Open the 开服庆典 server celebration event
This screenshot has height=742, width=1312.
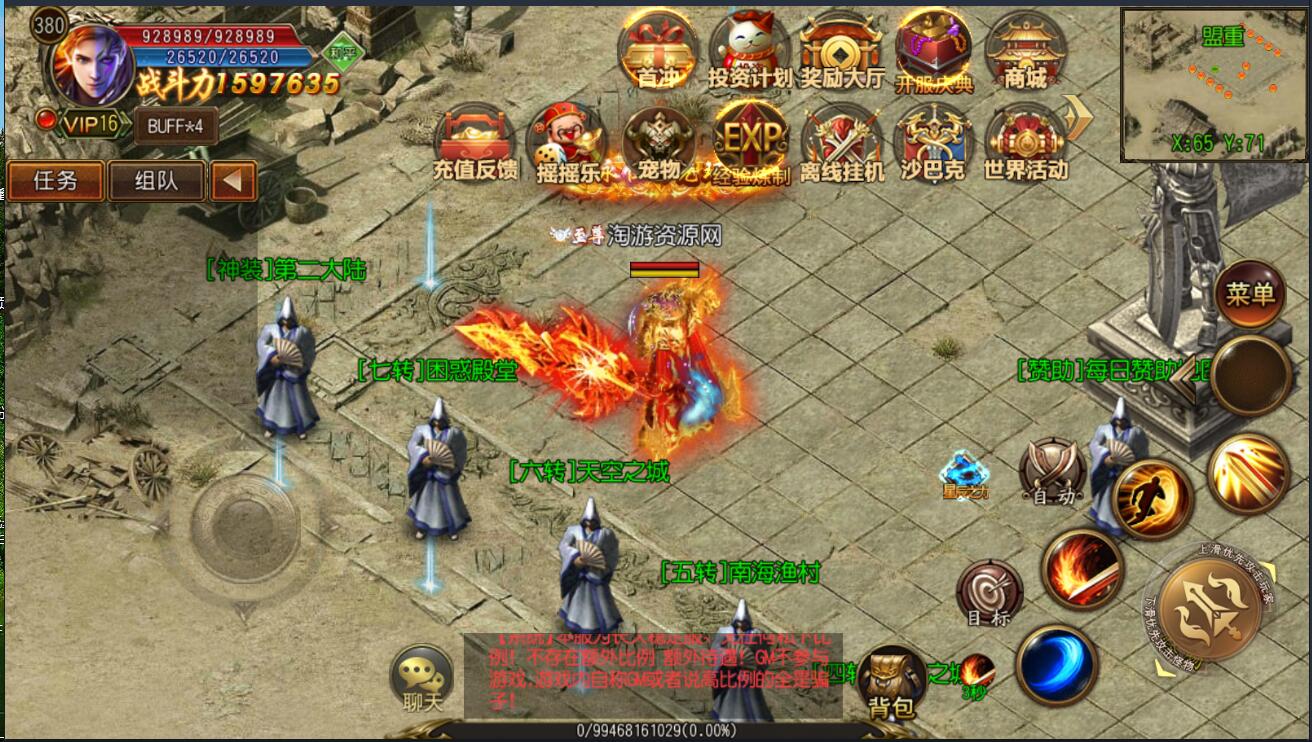933,51
